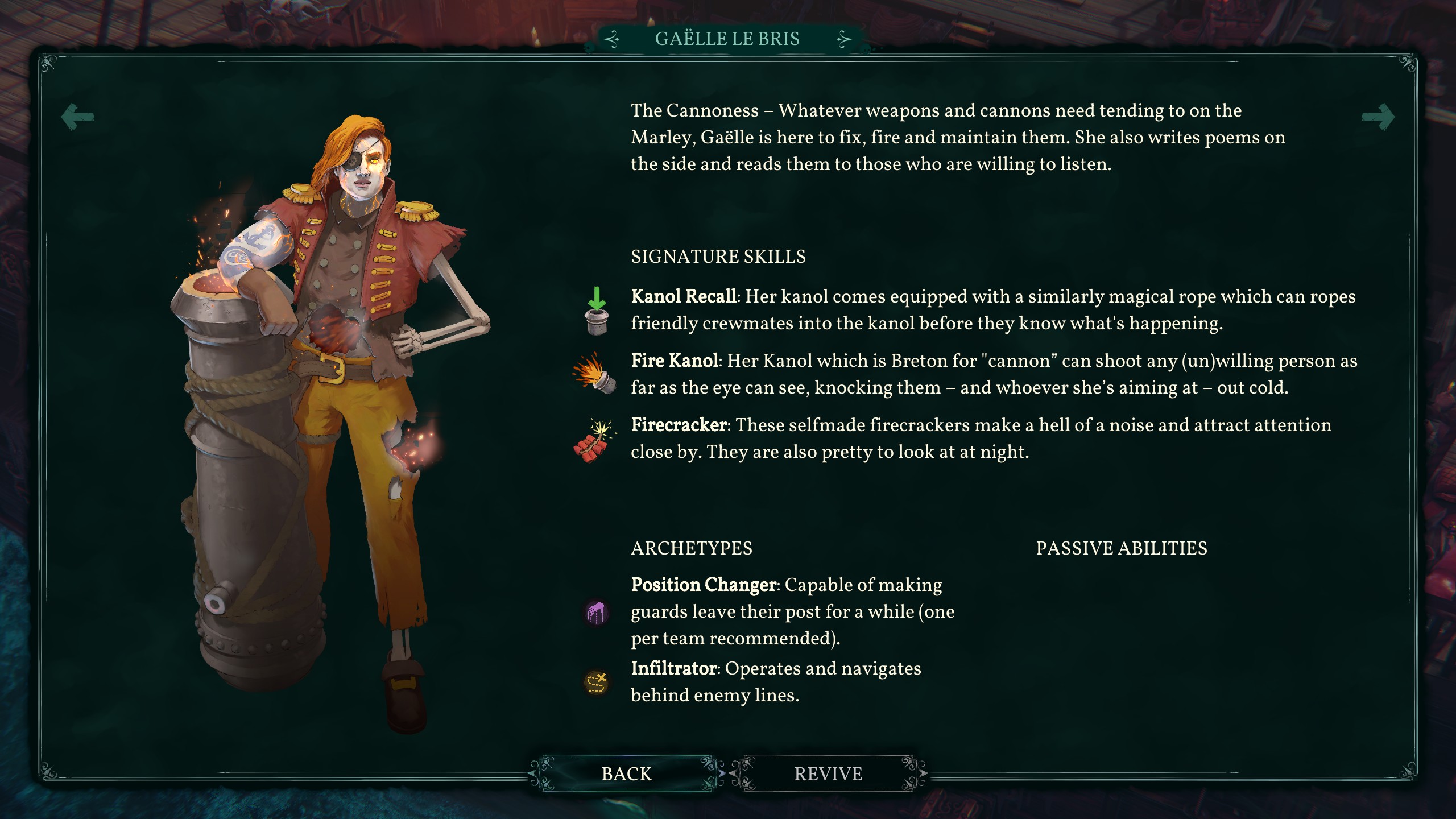Select the Fire Kanol skill icon
This screenshot has width=1456, height=819.
tap(595, 374)
